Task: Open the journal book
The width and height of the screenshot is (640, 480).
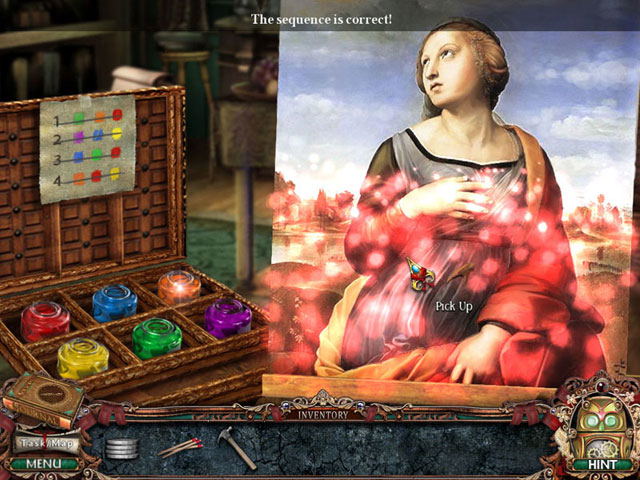Action: click(x=42, y=400)
